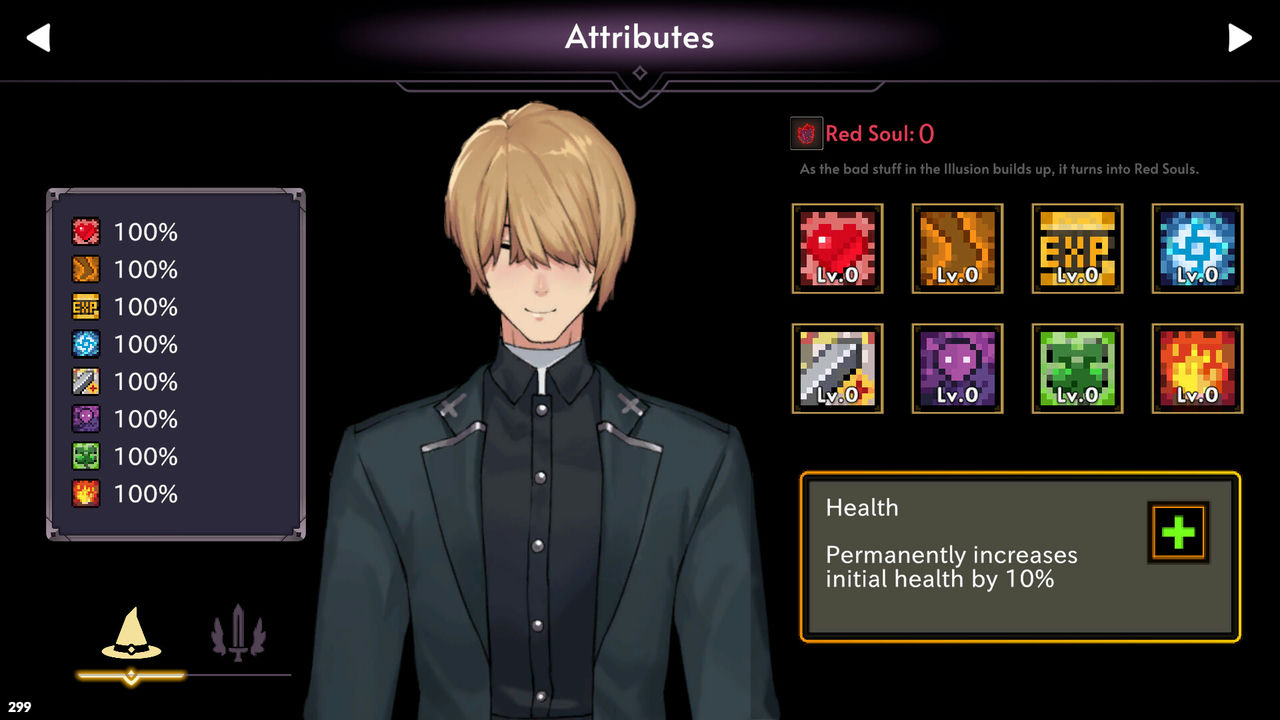Select the orange claw attribute tile
This screenshot has height=720, width=1280.
click(x=957, y=248)
